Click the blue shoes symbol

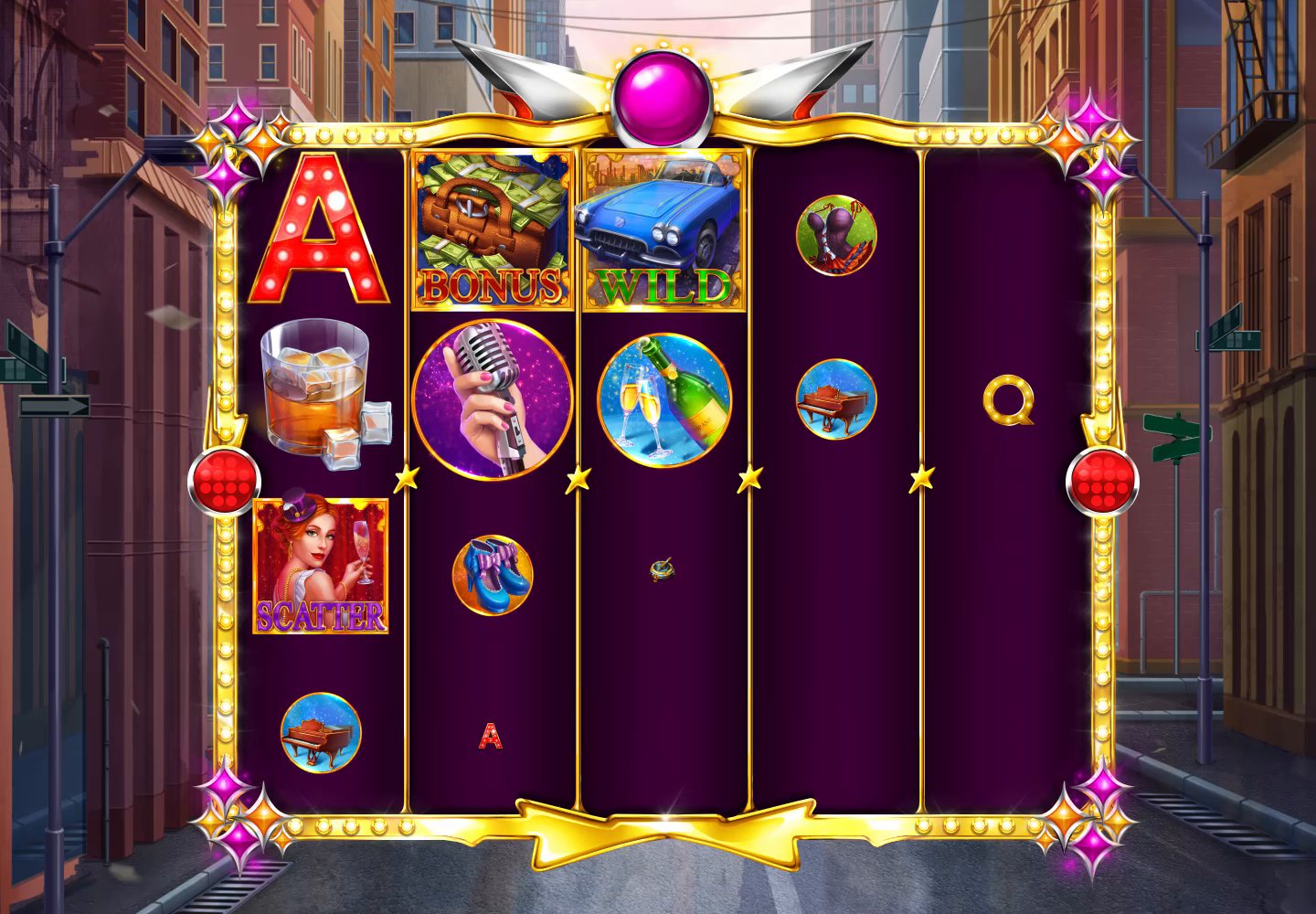492,576
